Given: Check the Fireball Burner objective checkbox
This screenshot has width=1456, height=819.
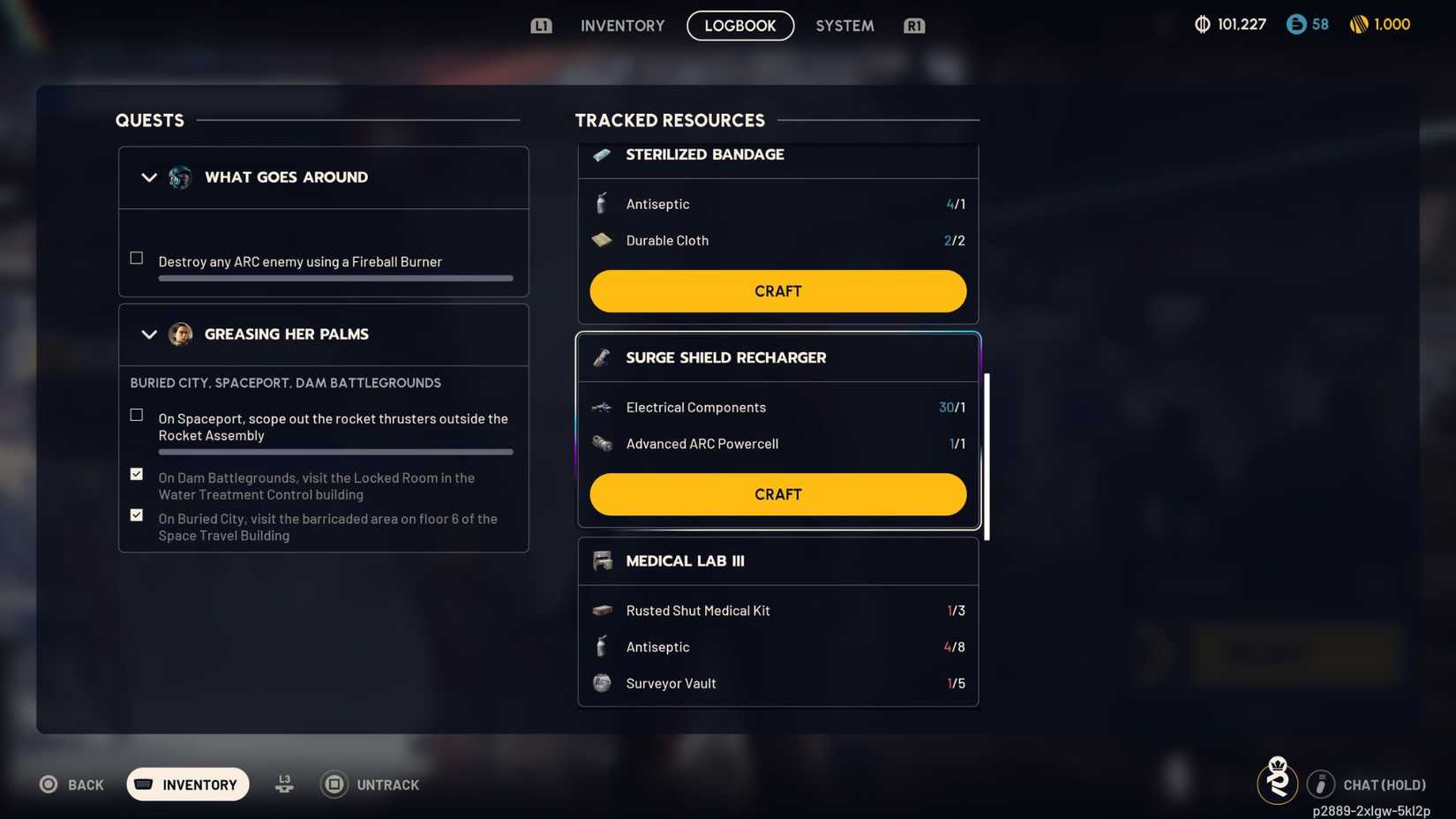Looking at the screenshot, I should pyautogui.click(x=136, y=257).
